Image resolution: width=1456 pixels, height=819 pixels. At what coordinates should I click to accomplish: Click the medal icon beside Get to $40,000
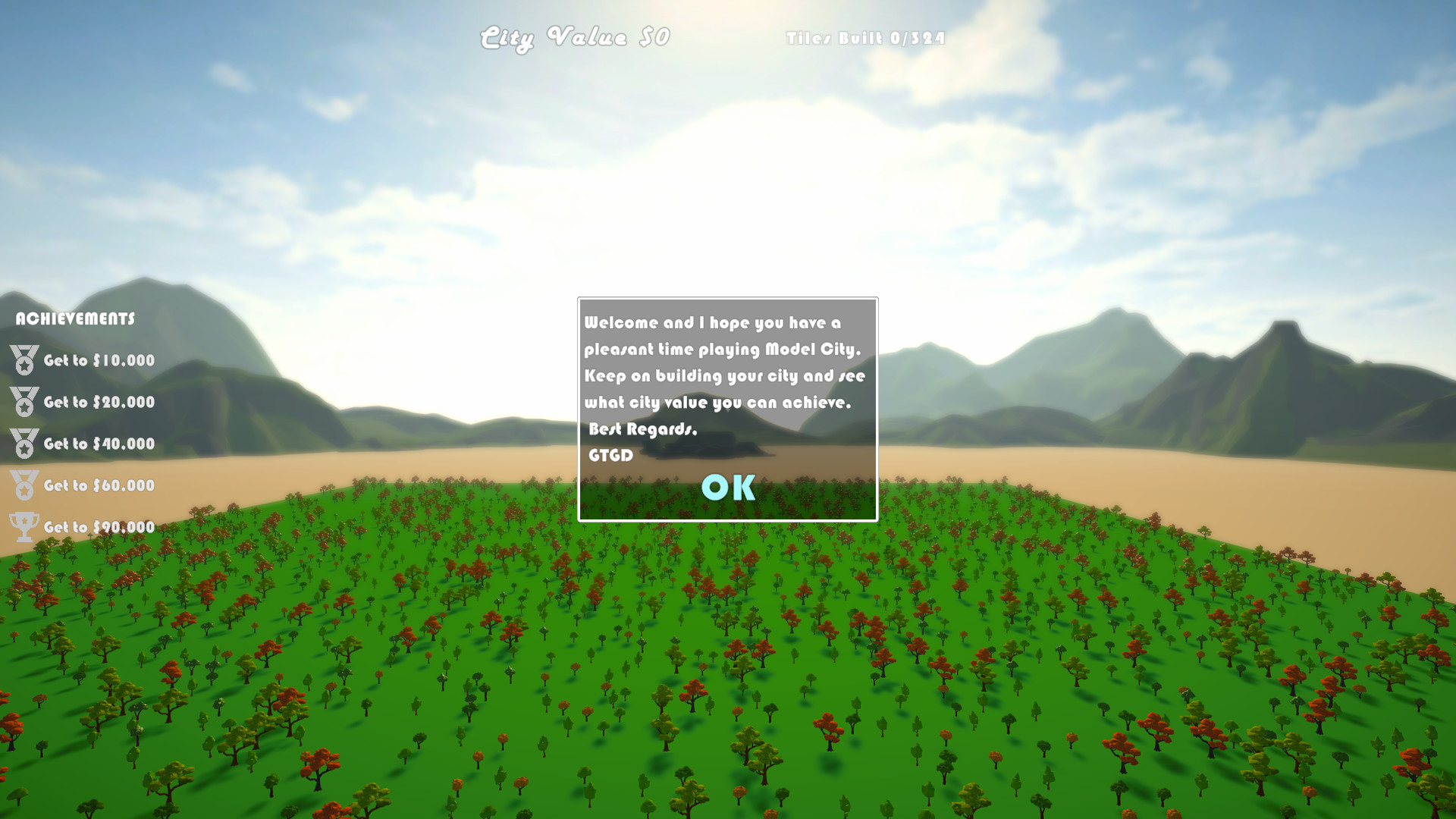pyautogui.click(x=23, y=444)
